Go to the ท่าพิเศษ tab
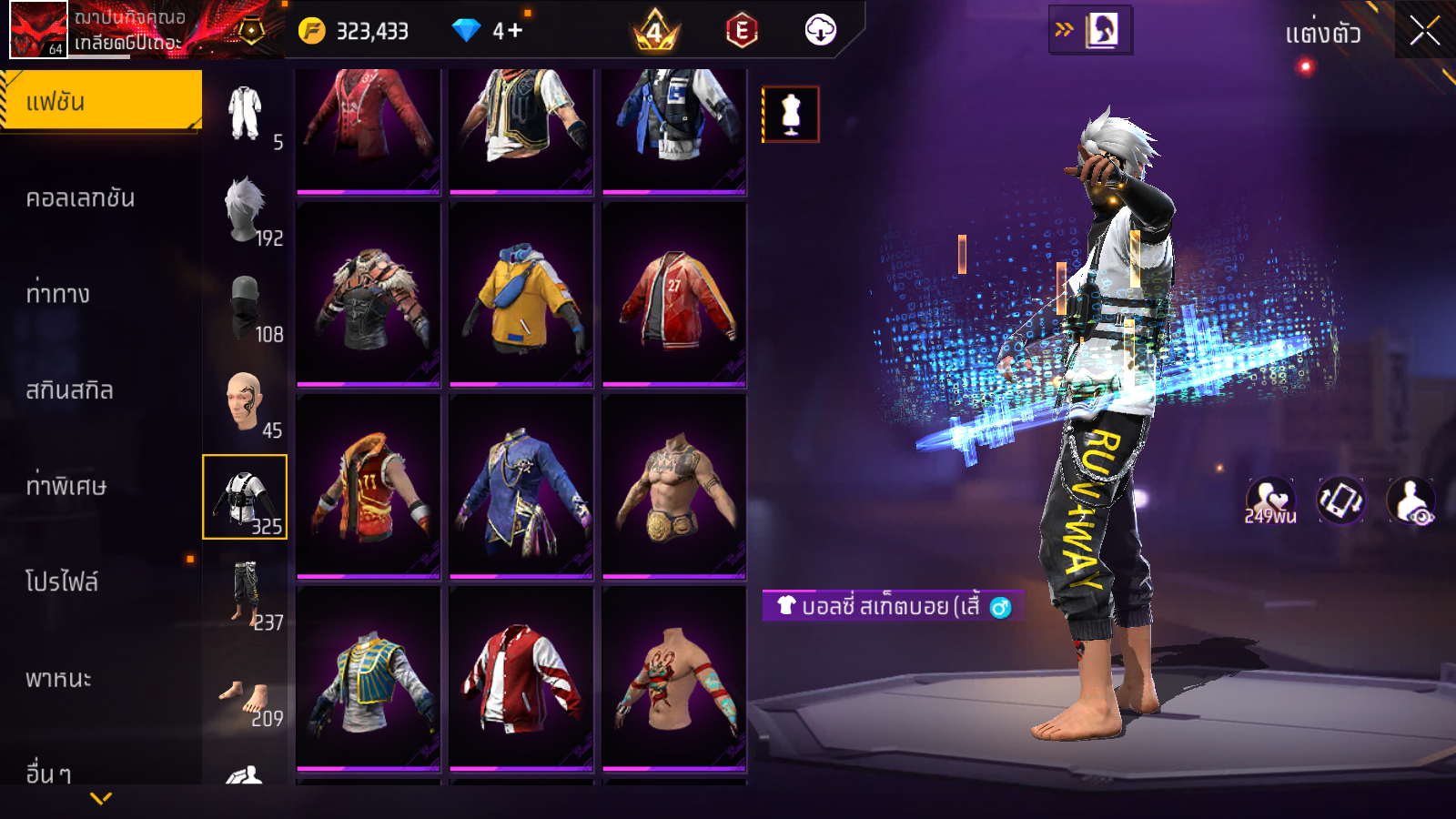Viewport: 1456px width, 819px height. 66,486
